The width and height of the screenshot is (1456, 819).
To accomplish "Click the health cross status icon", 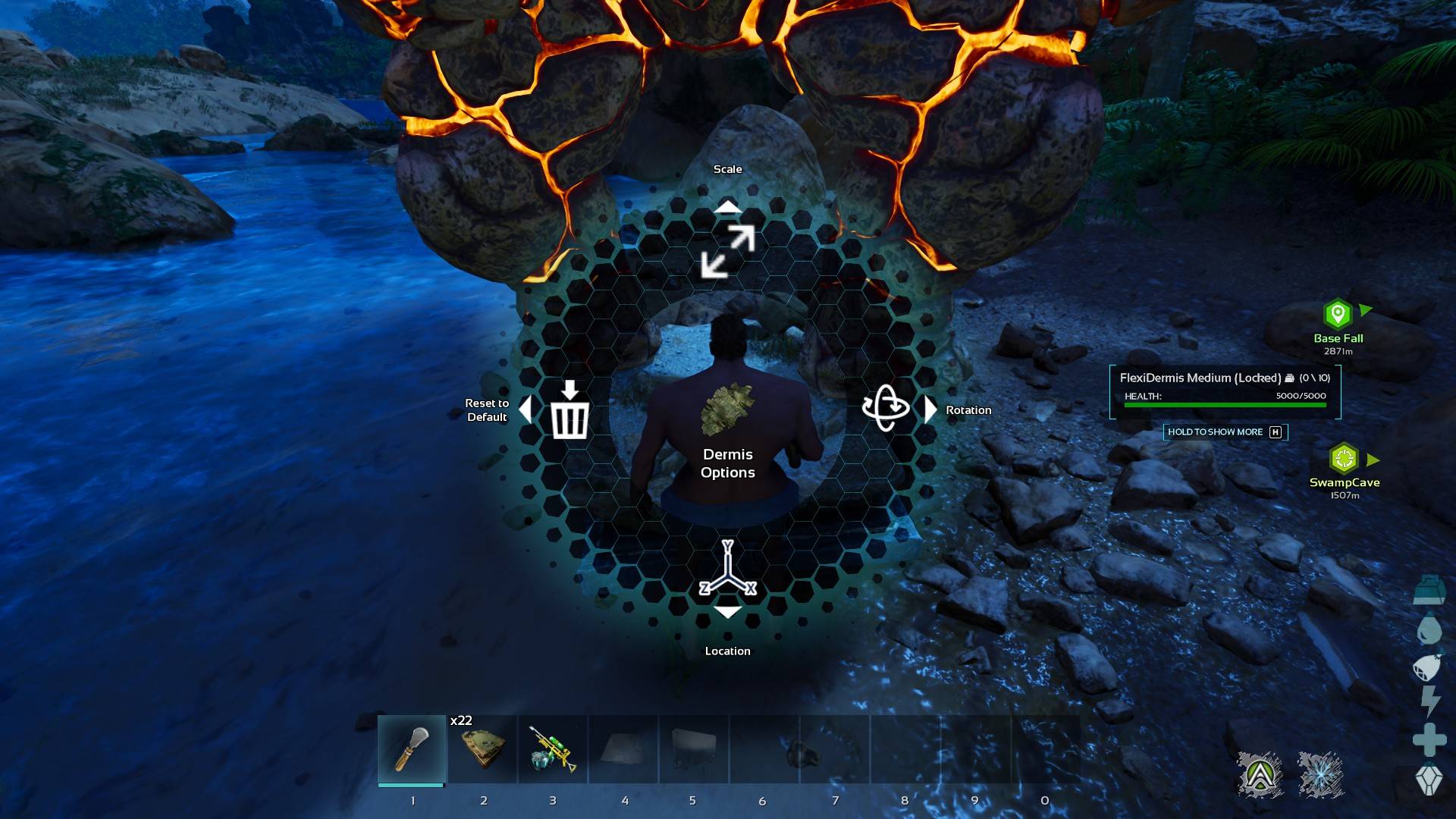I will (x=1429, y=739).
